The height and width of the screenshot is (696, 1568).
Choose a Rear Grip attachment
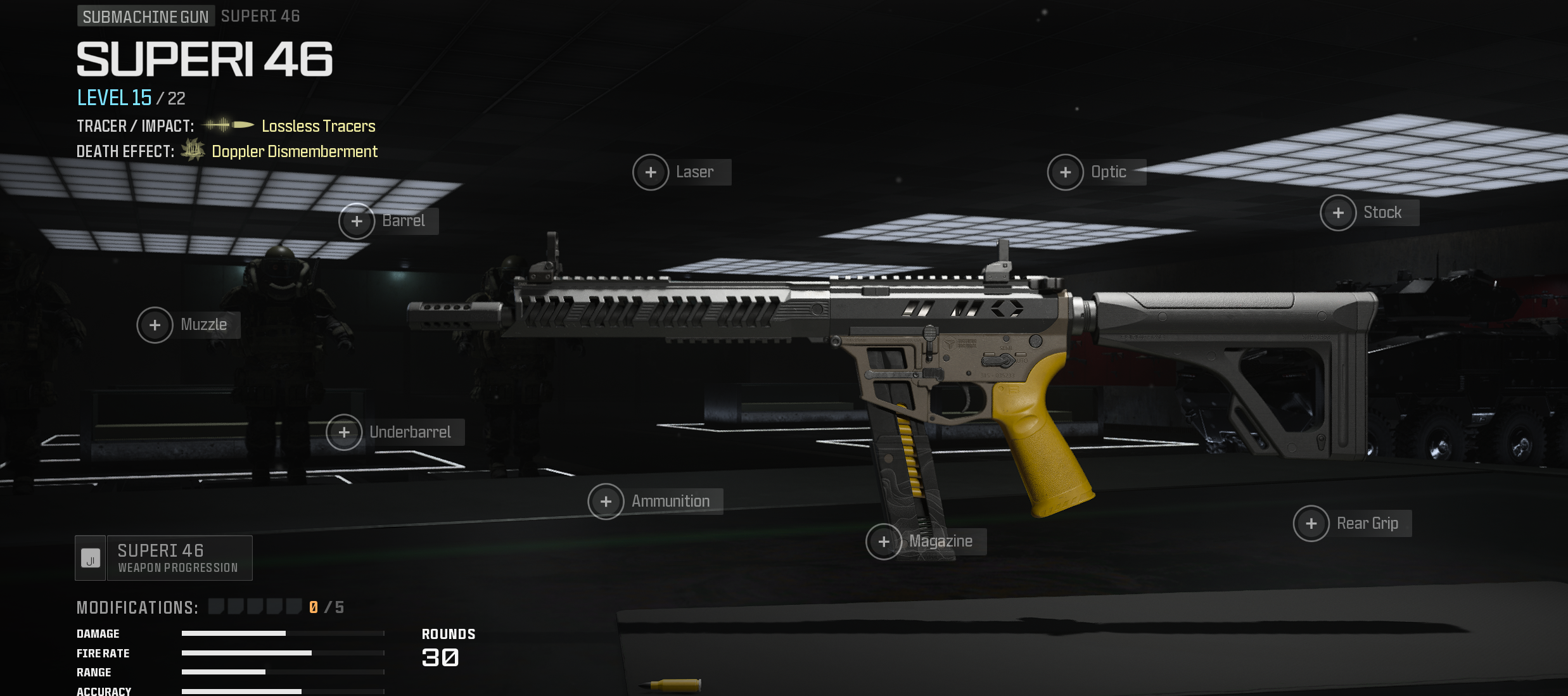tap(1311, 524)
